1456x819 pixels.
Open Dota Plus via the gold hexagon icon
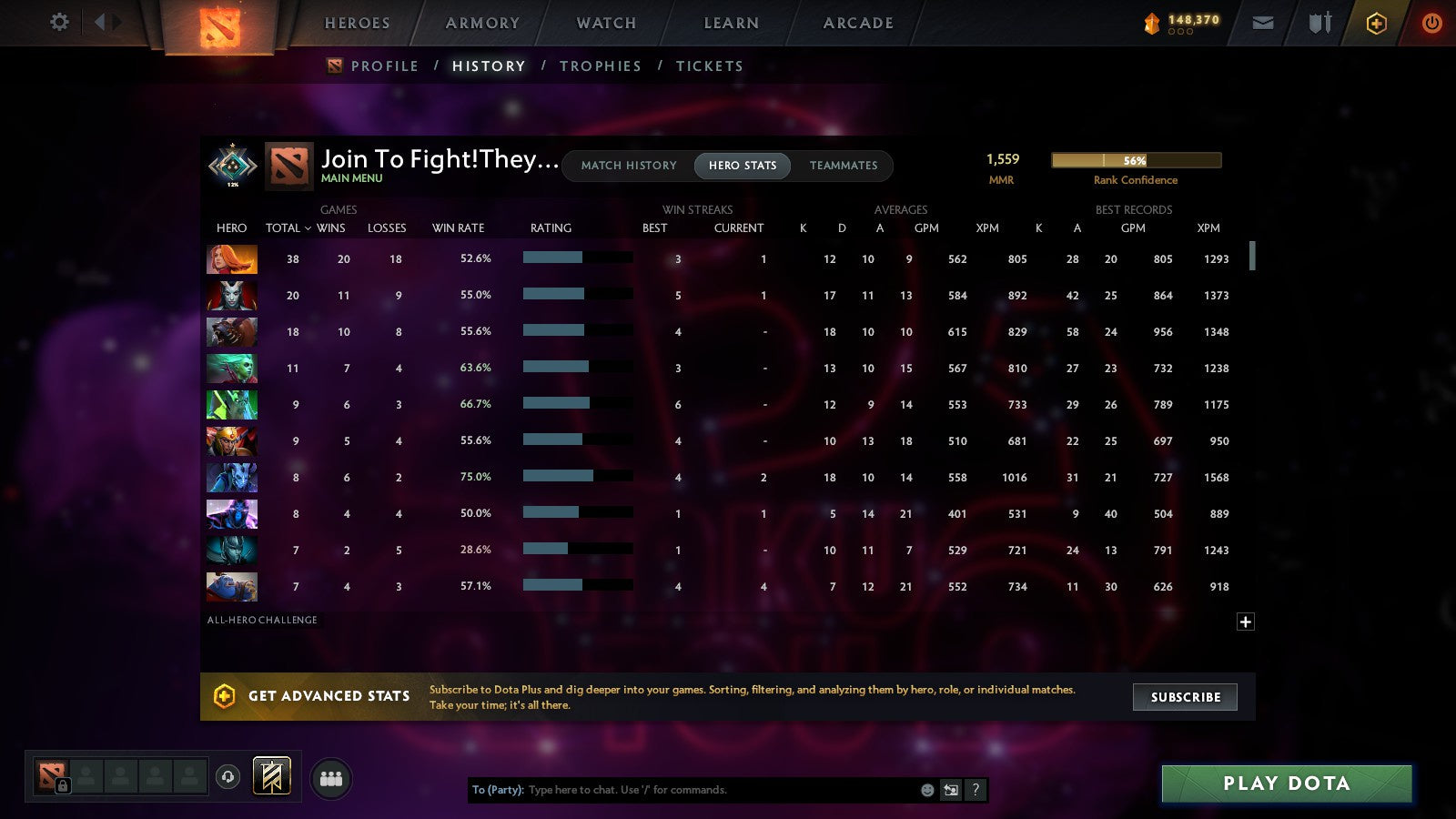pos(1376,23)
